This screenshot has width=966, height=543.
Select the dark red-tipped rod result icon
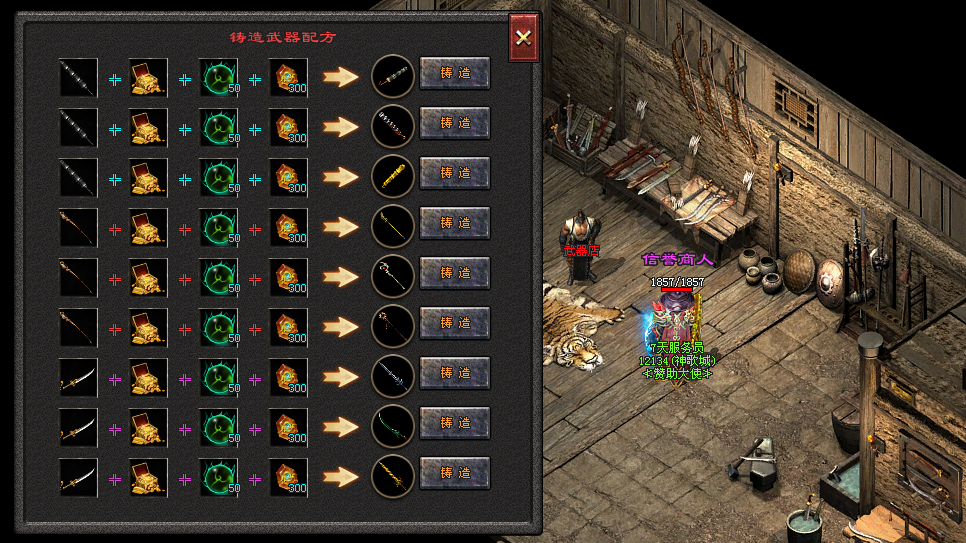[392, 76]
